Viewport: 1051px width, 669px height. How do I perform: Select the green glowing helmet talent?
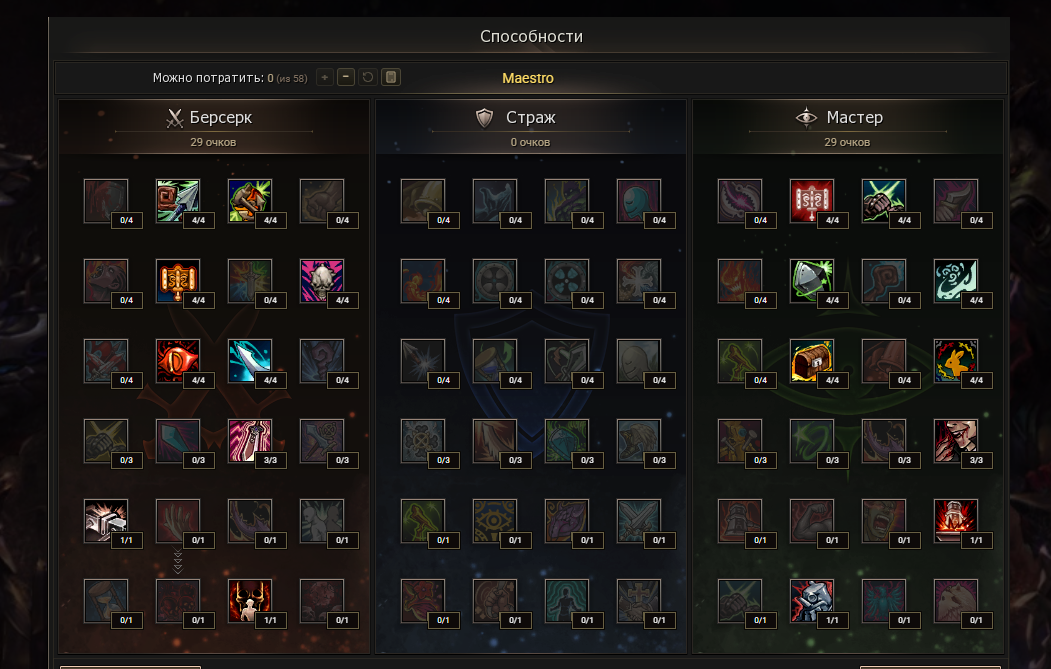[812, 281]
